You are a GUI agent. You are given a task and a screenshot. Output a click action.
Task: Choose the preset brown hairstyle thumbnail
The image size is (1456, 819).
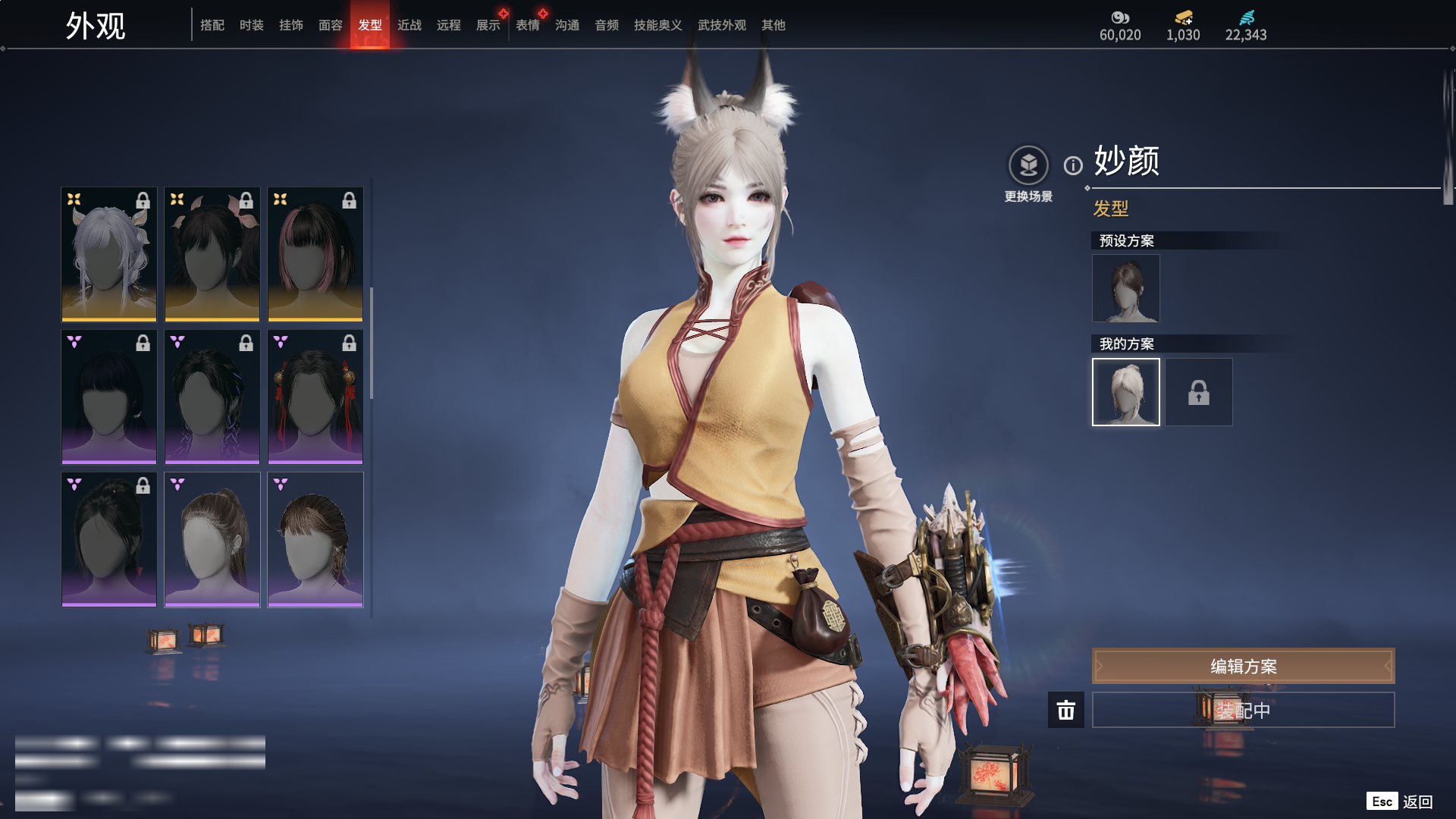pyautogui.click(x=1126, y=288)
